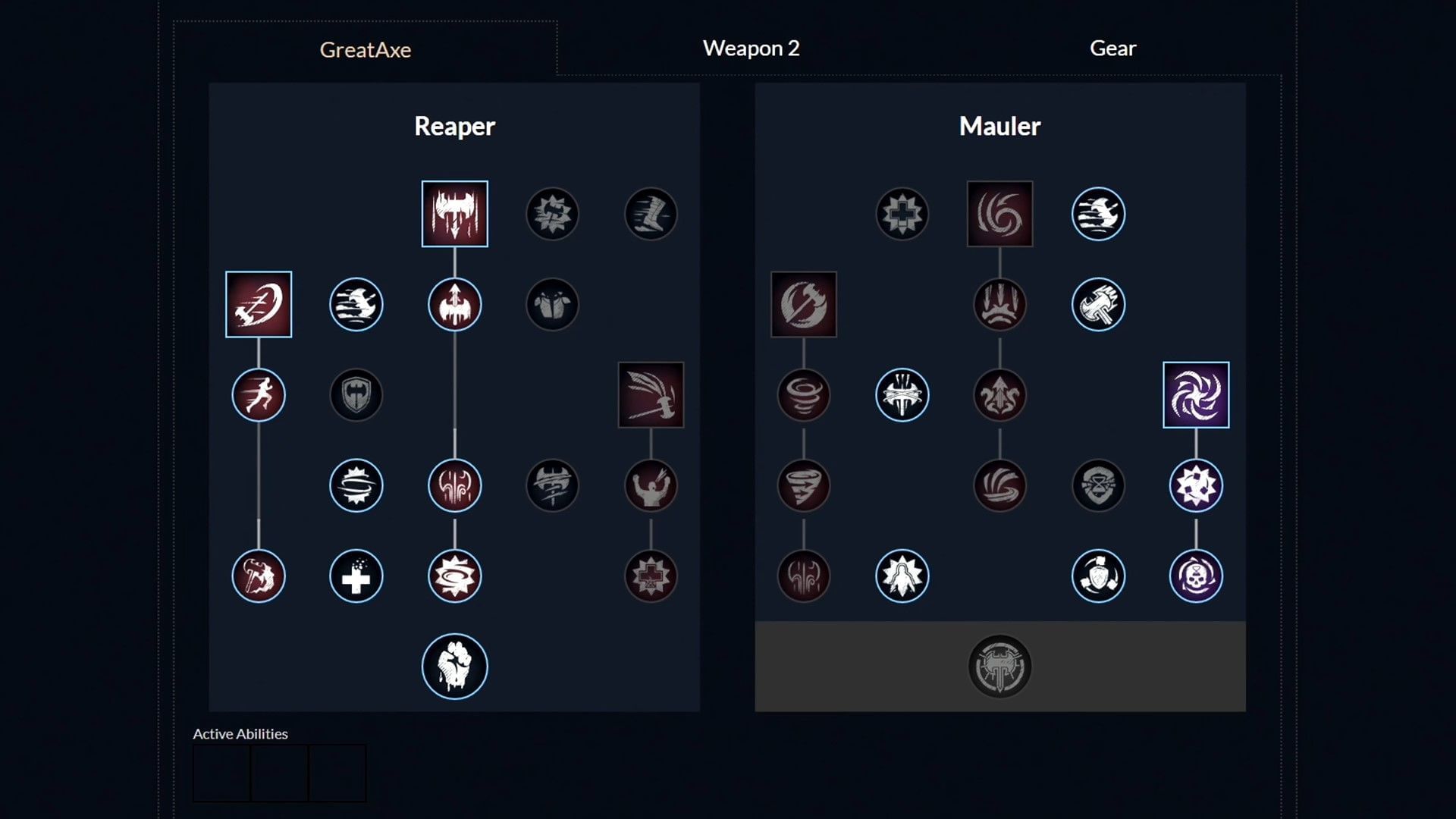Click the fist ultimate node below Reaper tree
1456x819 pixels.
(x=454, y=665)
